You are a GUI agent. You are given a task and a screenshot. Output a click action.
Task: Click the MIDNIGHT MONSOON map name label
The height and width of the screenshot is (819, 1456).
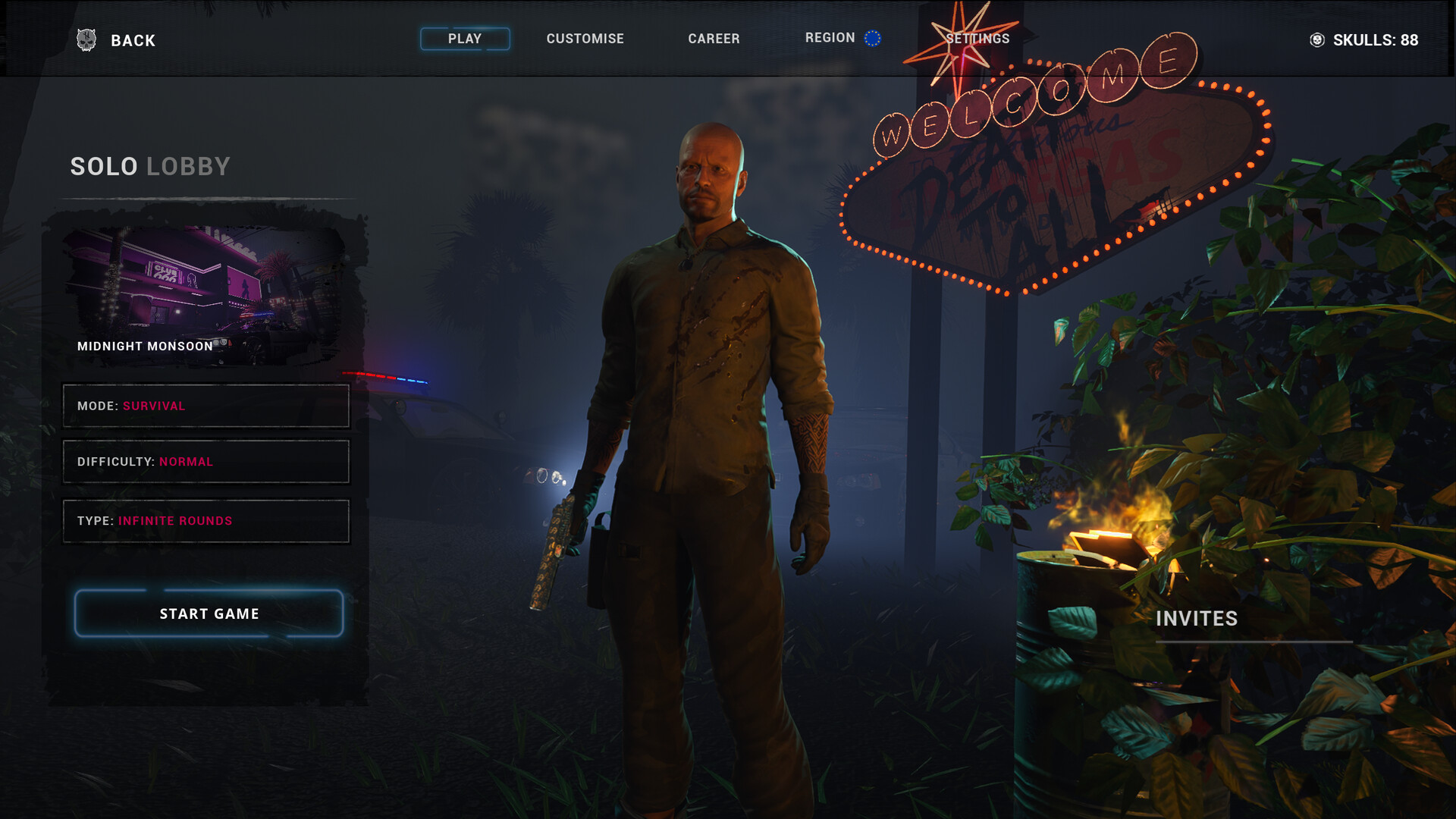(x=146, y=346)
